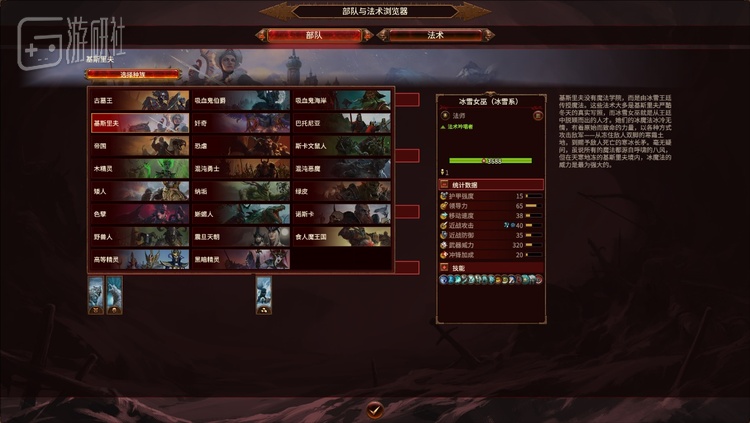Select the 高等精灵 faction
The image size is (750, 423).
pos(140,260)
